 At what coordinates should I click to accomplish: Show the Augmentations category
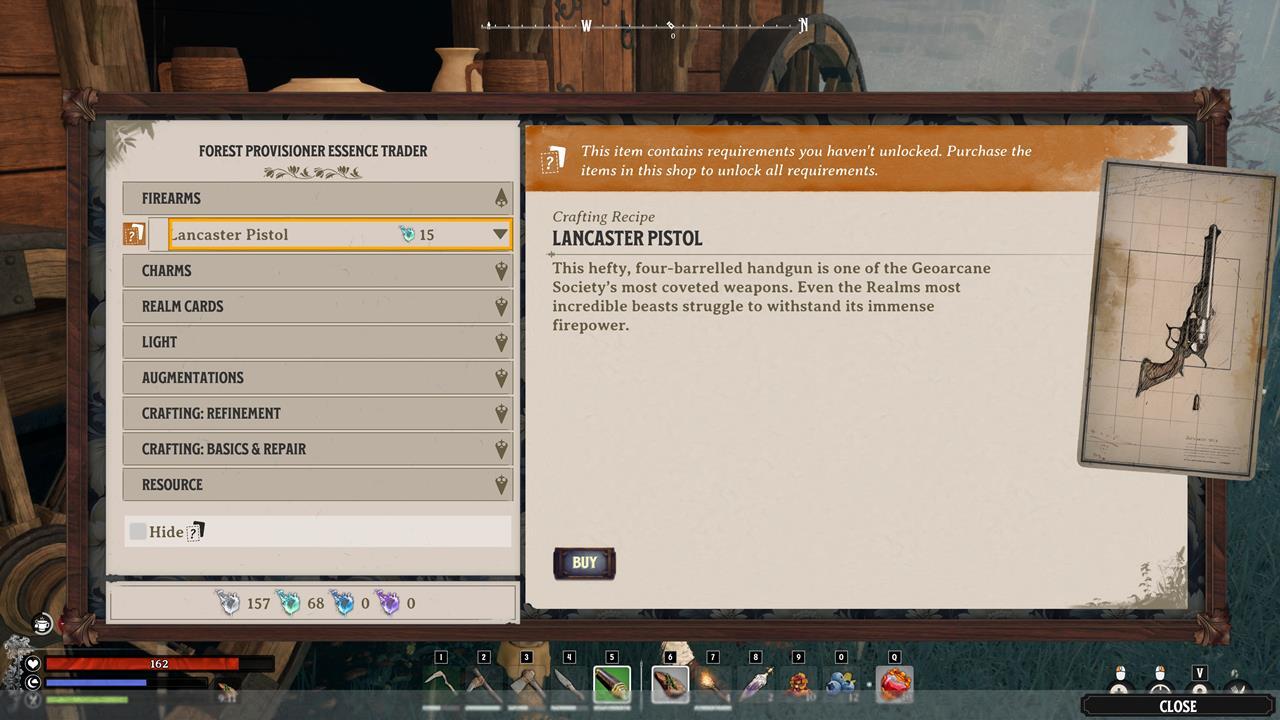click(x=317, y=378)
